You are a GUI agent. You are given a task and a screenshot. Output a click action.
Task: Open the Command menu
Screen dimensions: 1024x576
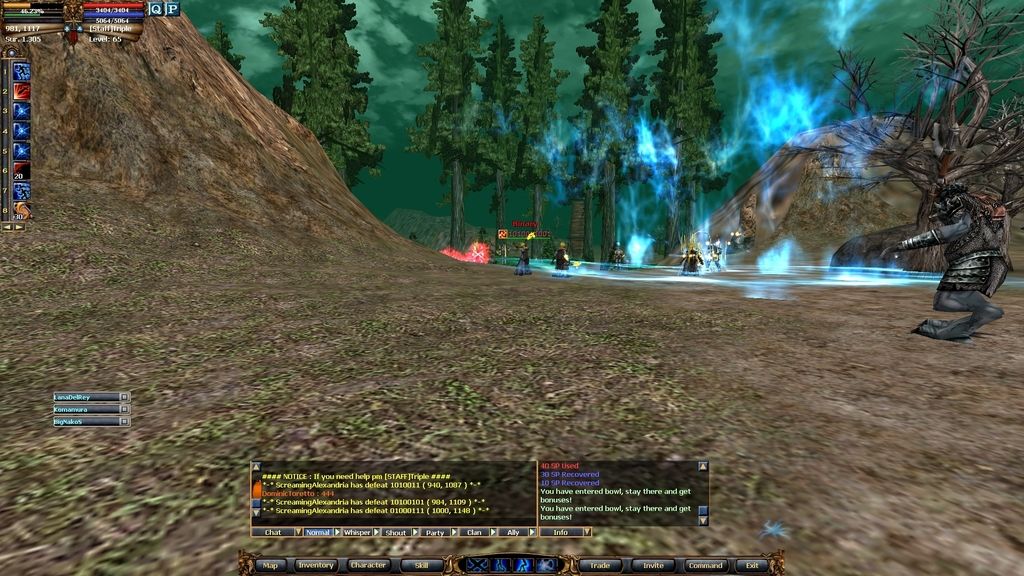point(705,565)
